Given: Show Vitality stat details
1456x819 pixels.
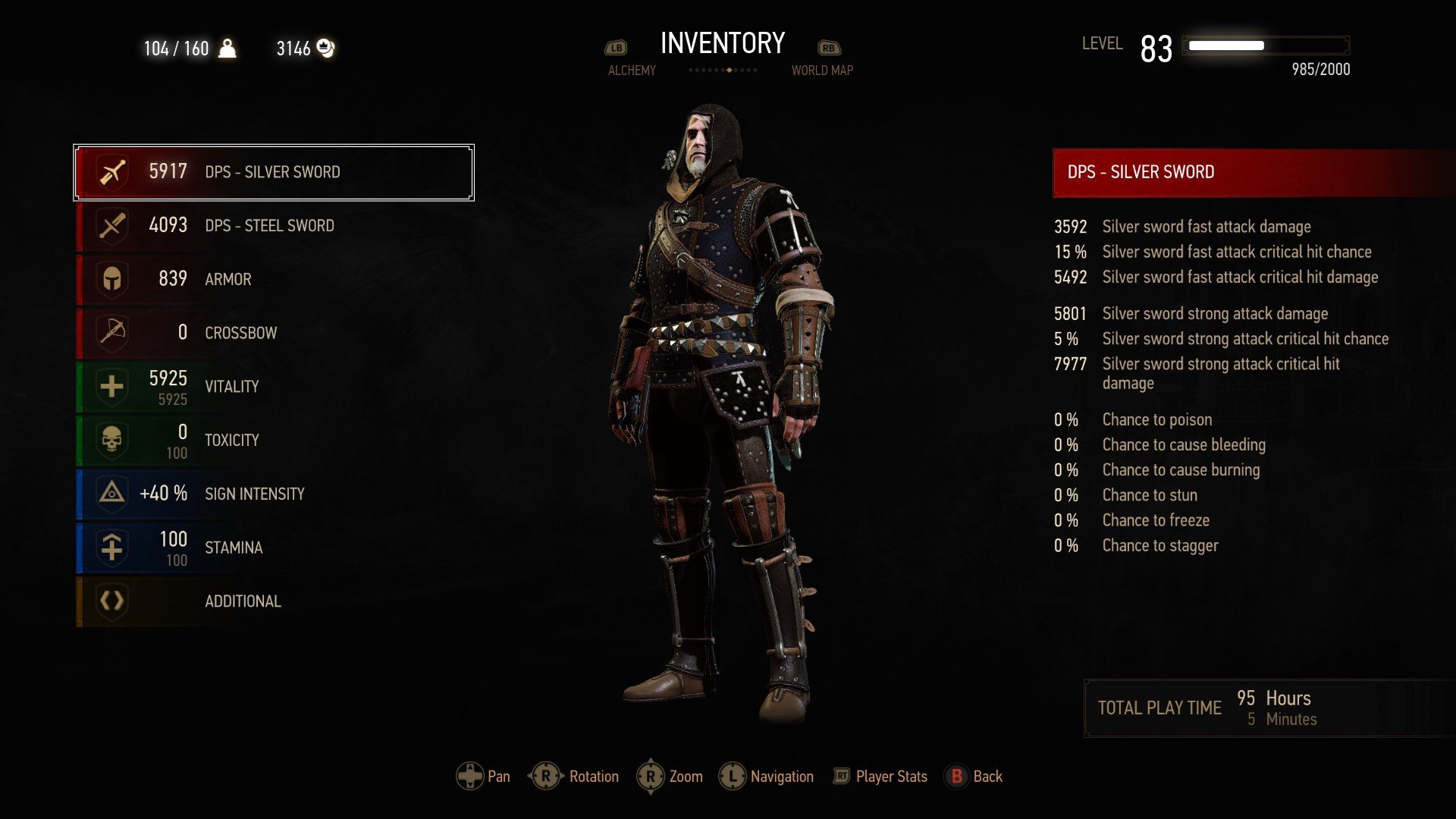Looking at the screenshot, I should pos(273,387).
